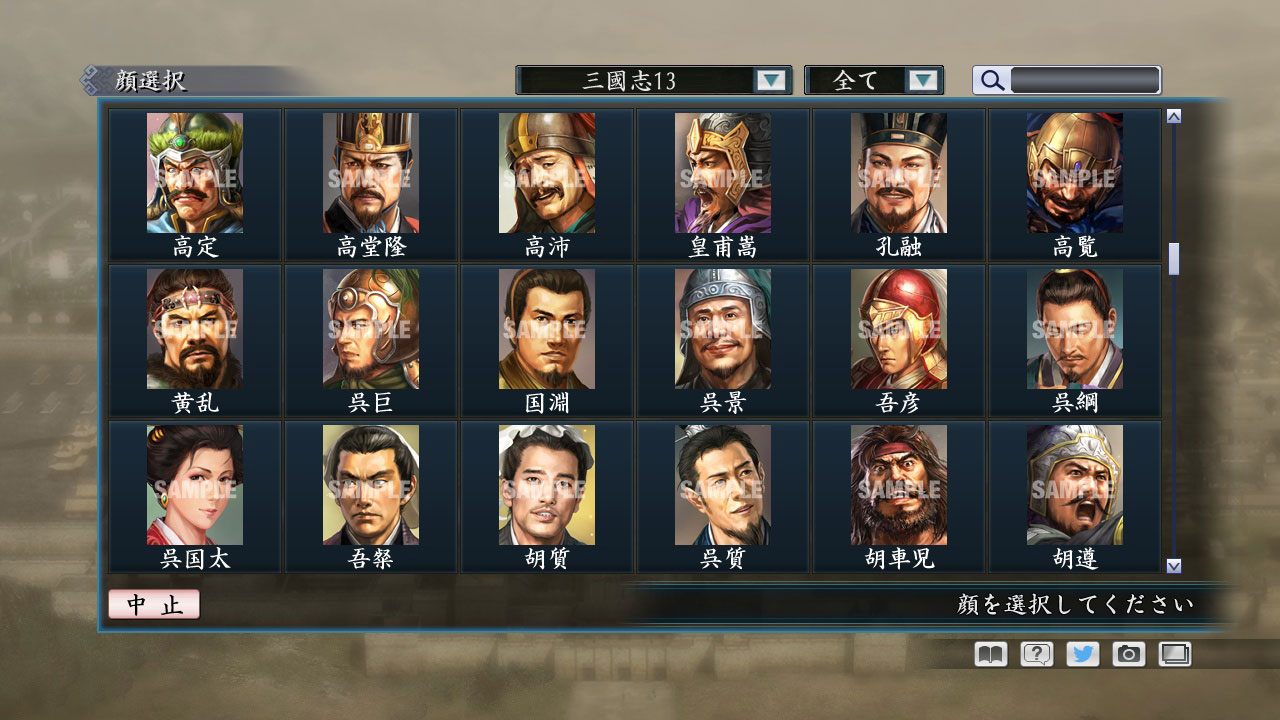The height and width of the screenshot is (720, 1280).
Task: Click inside the search text field
Action: pyautogui.click(x=1085, y=80)
